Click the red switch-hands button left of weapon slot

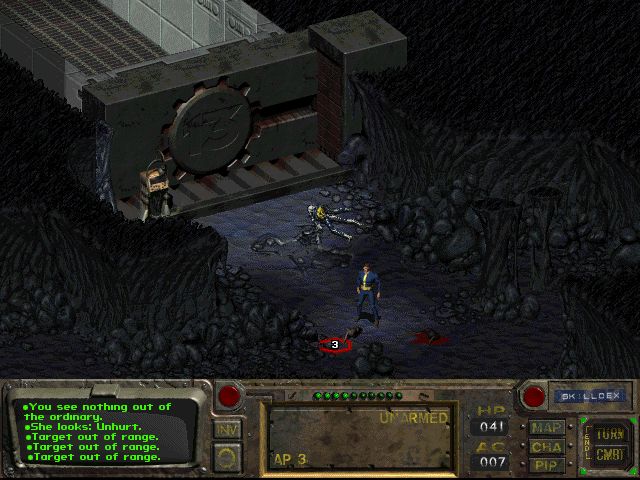point(230,395)
